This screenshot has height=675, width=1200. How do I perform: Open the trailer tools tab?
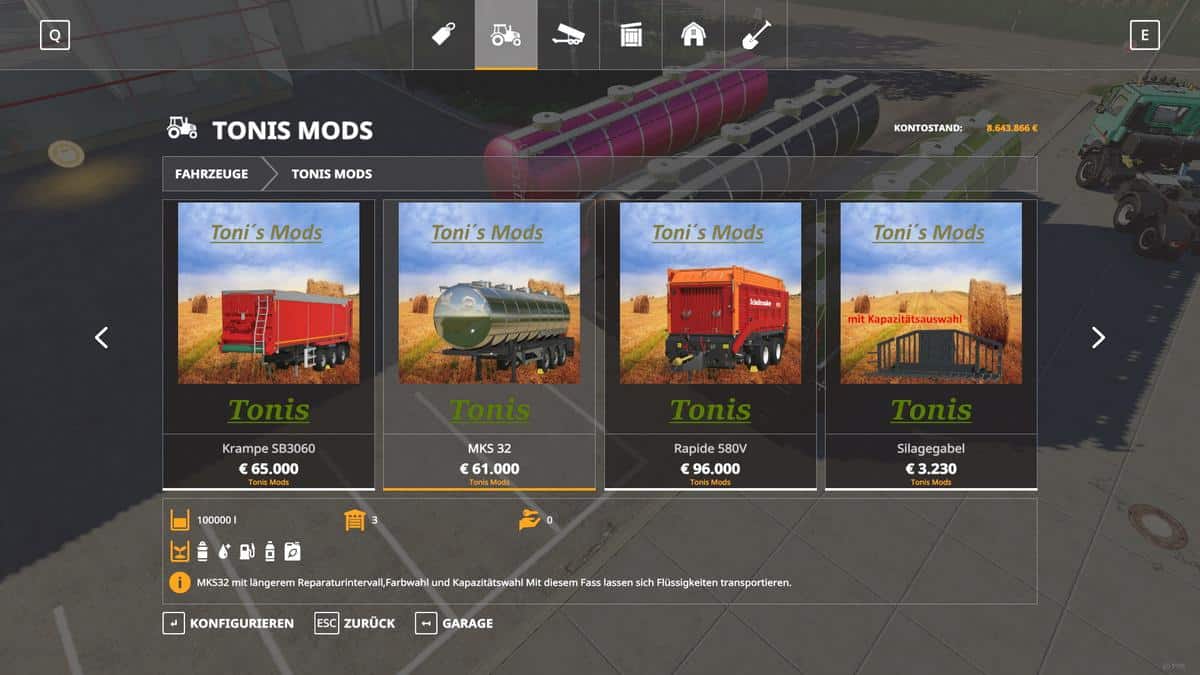568,35
